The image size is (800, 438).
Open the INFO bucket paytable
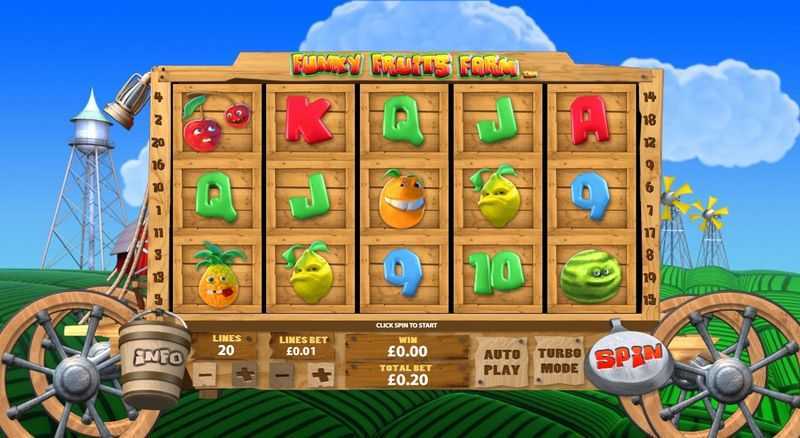pos(157,355)
